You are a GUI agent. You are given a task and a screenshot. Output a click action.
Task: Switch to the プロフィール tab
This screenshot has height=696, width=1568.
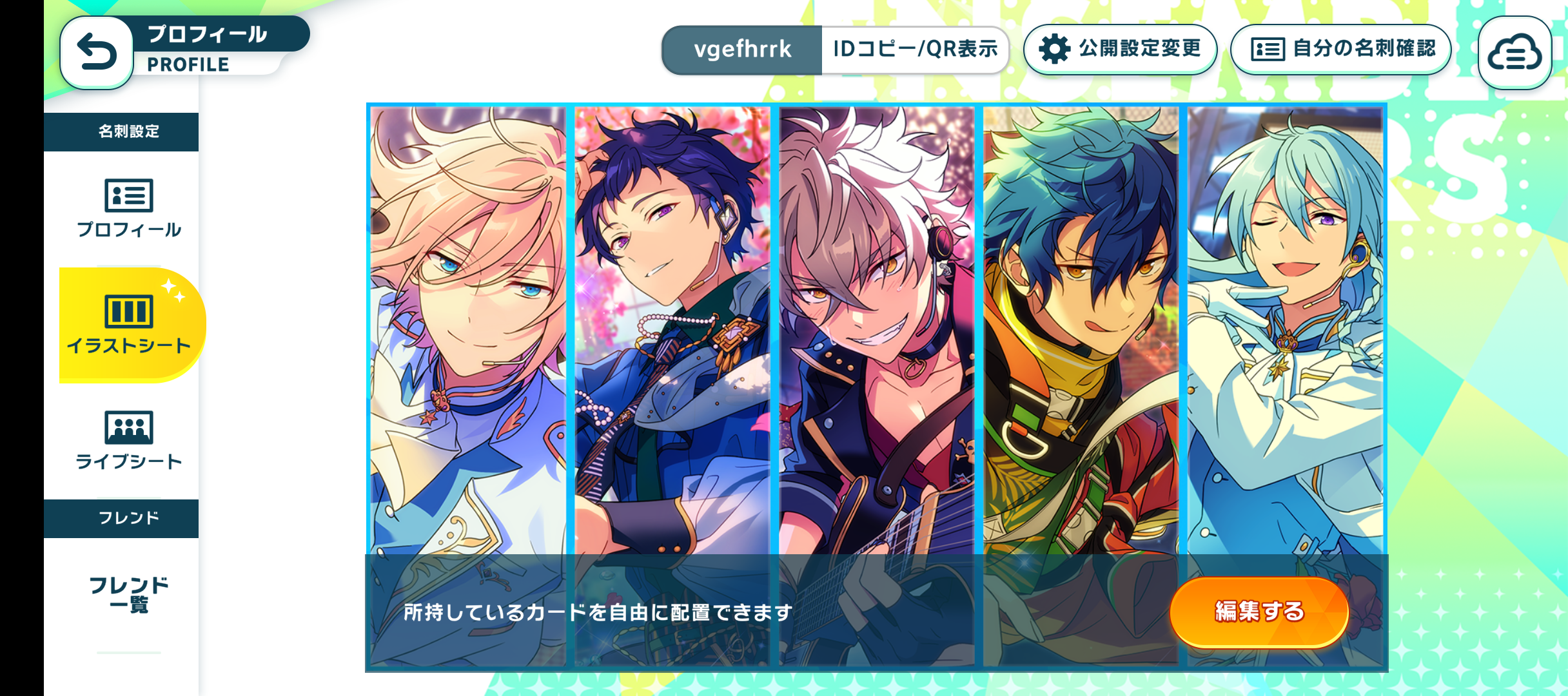pos(129,208)
